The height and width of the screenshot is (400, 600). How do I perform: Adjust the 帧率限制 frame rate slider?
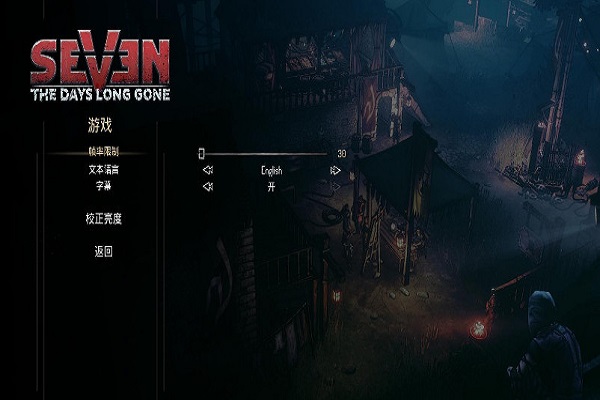click(x=201, y=153)
